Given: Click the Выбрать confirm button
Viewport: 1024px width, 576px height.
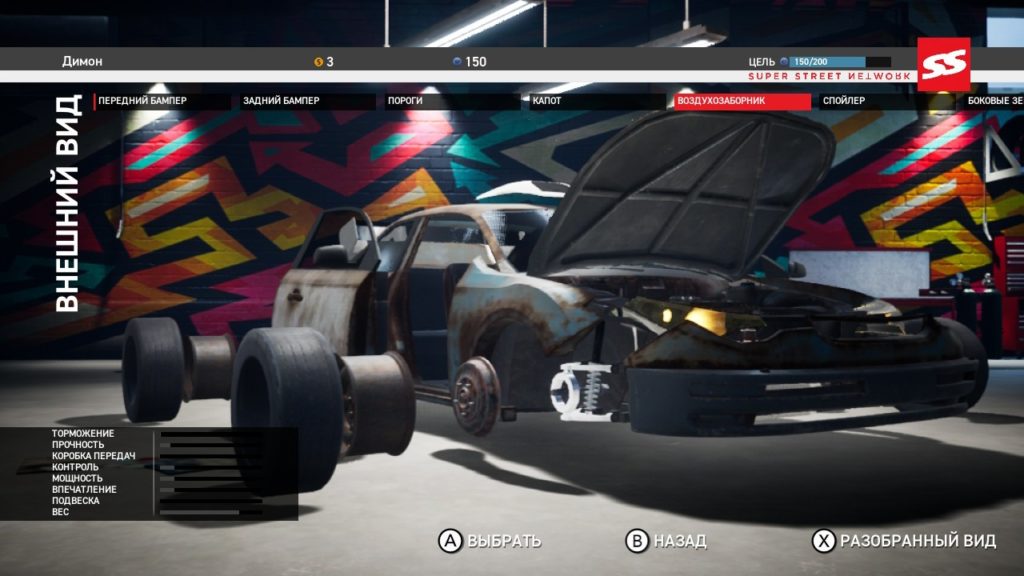Looking at the screenshot, I should pyautogui.click(x=491, y=541).
